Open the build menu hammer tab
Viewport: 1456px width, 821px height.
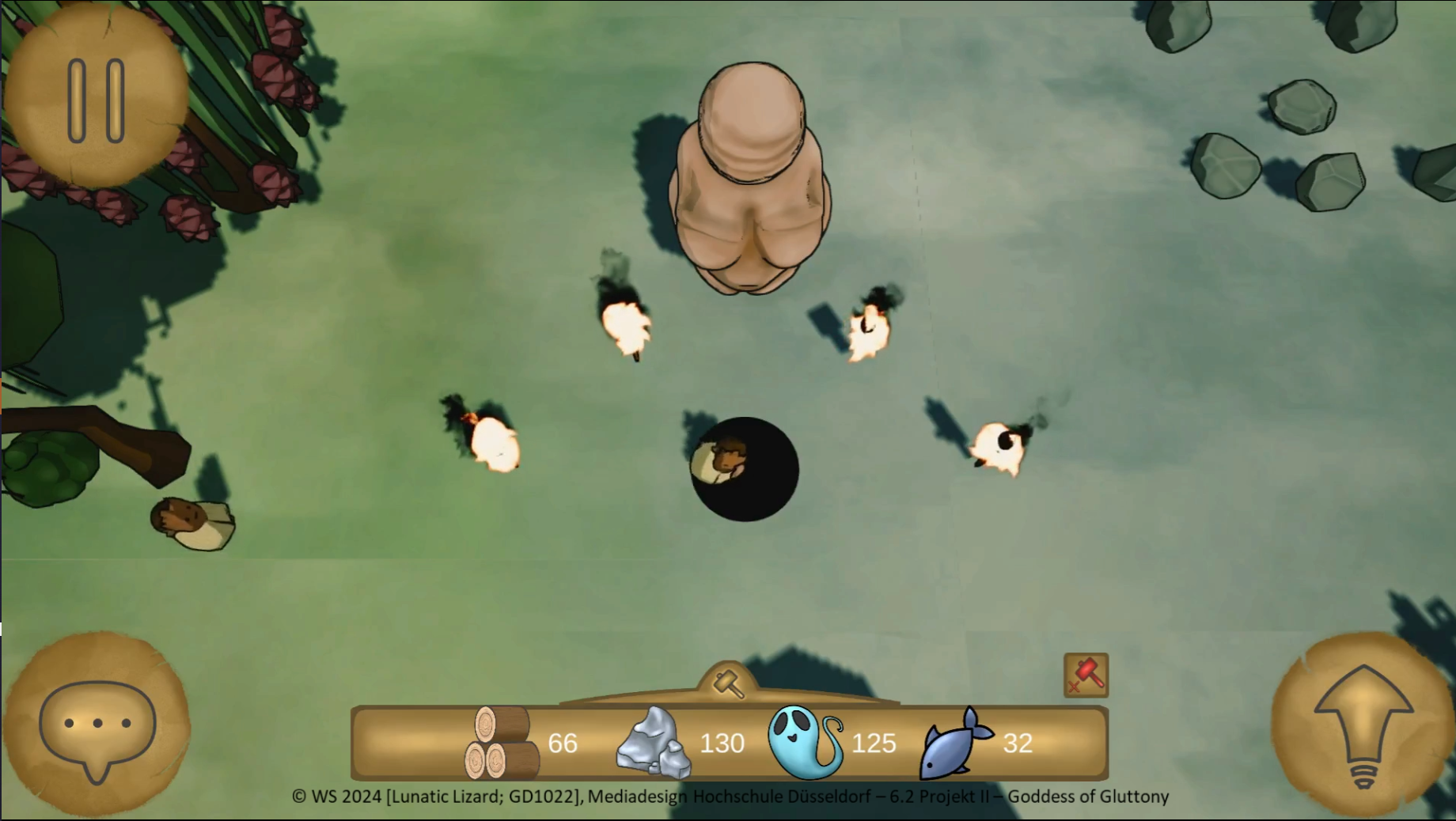pyautogui.click(x=729, y=683)
